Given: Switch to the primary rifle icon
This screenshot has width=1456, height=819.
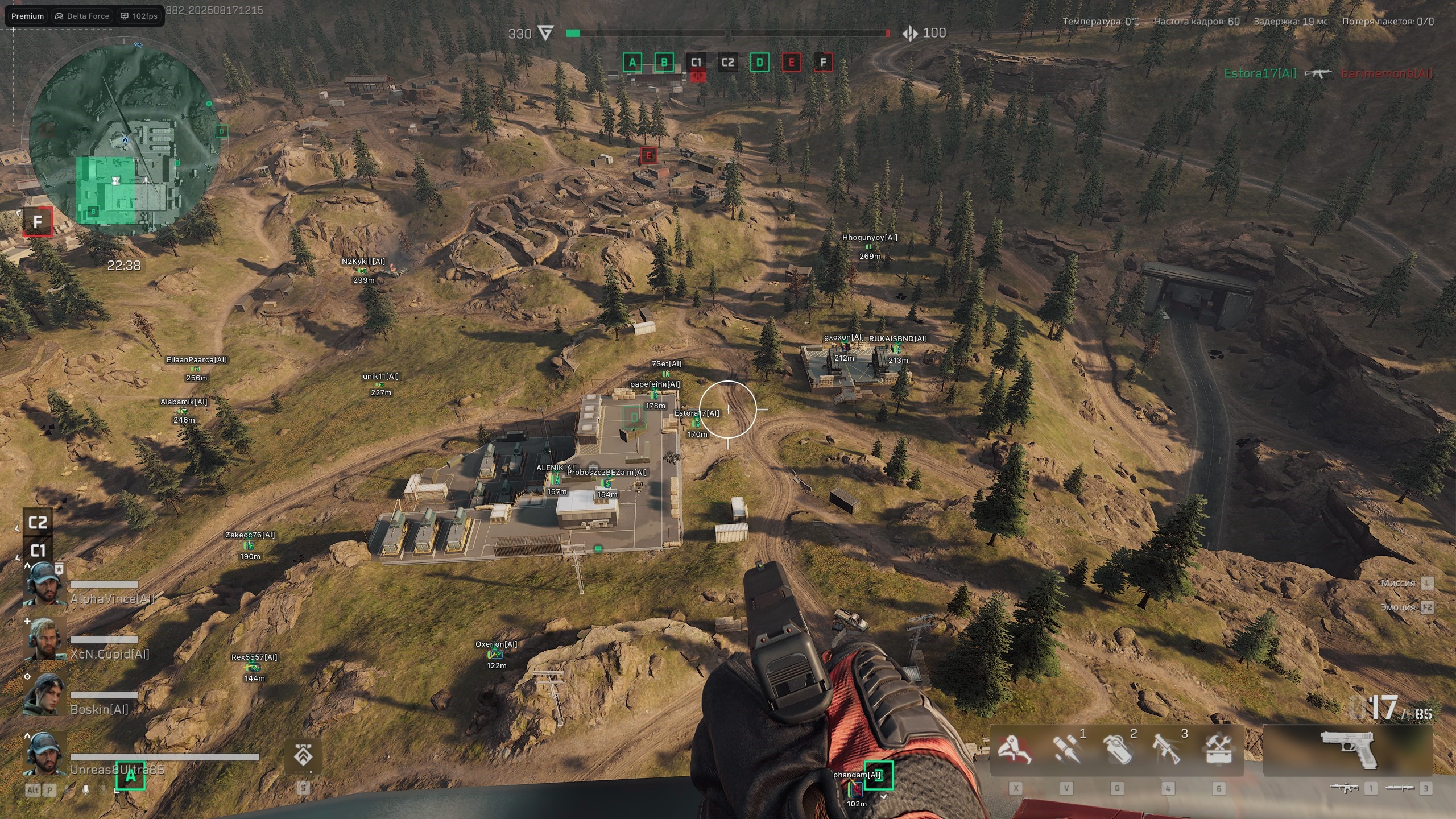Looking at the screenshot, I should coord(1345,788).
